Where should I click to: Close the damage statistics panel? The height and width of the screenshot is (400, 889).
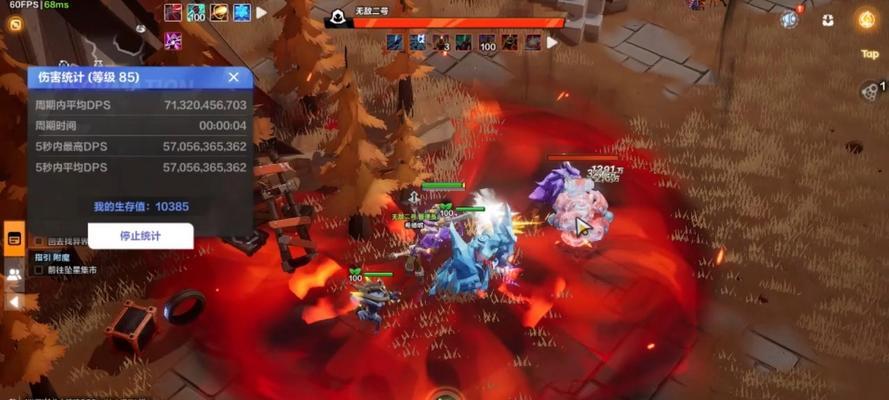(x=233, y=77)
